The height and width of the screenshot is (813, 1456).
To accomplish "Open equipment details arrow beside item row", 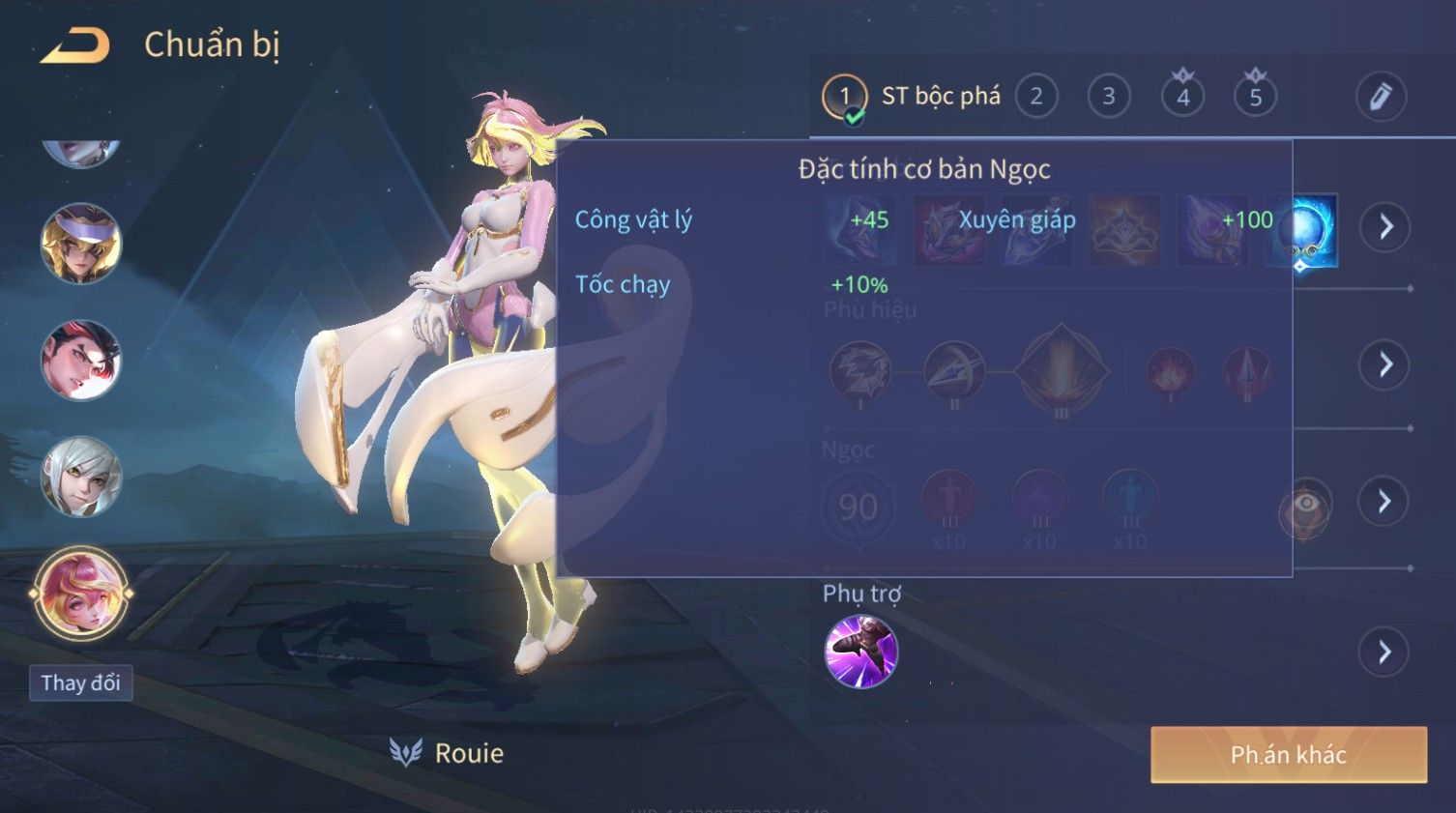I will 1385,227.
